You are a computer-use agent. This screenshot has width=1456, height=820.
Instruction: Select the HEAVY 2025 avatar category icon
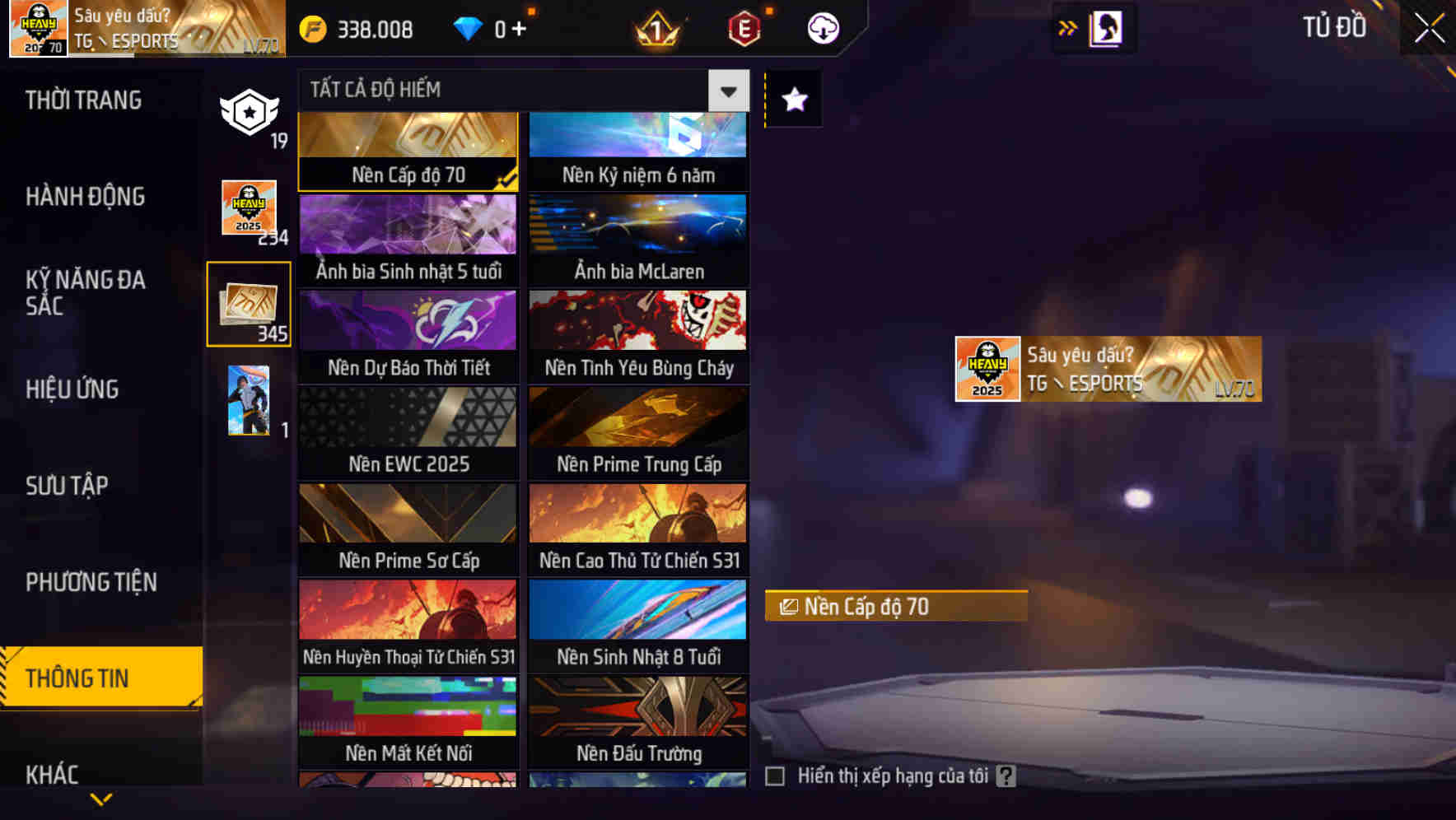[x=249, y=208]
